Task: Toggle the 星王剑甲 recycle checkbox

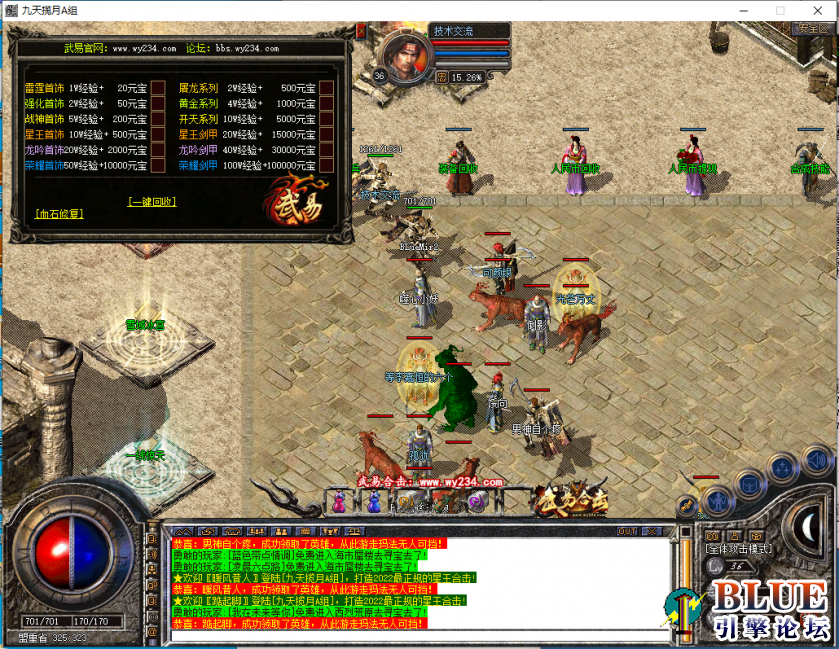Action: click(x=326, y=134)
